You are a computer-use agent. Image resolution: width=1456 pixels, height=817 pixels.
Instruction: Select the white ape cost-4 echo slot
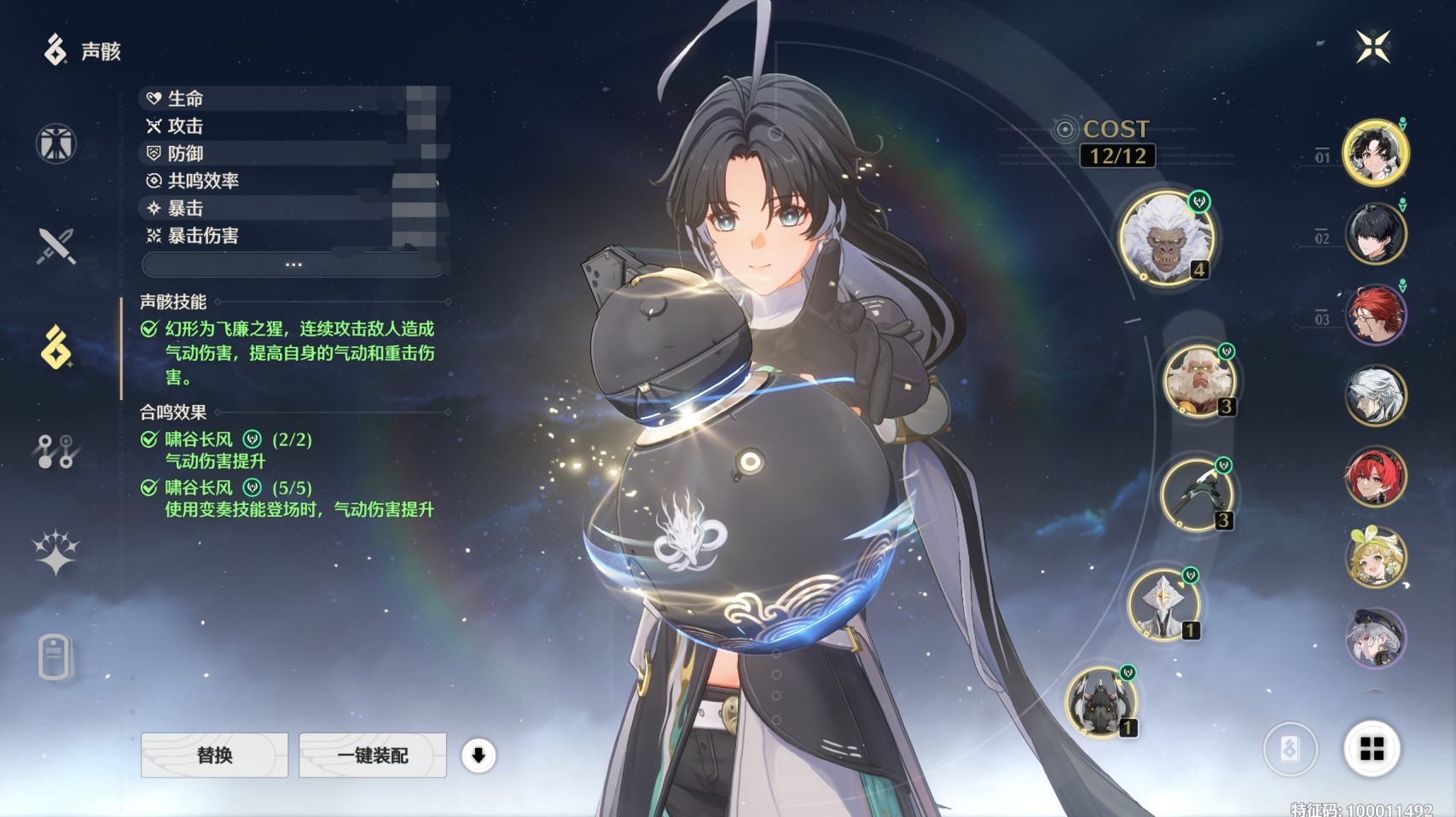1166,237
